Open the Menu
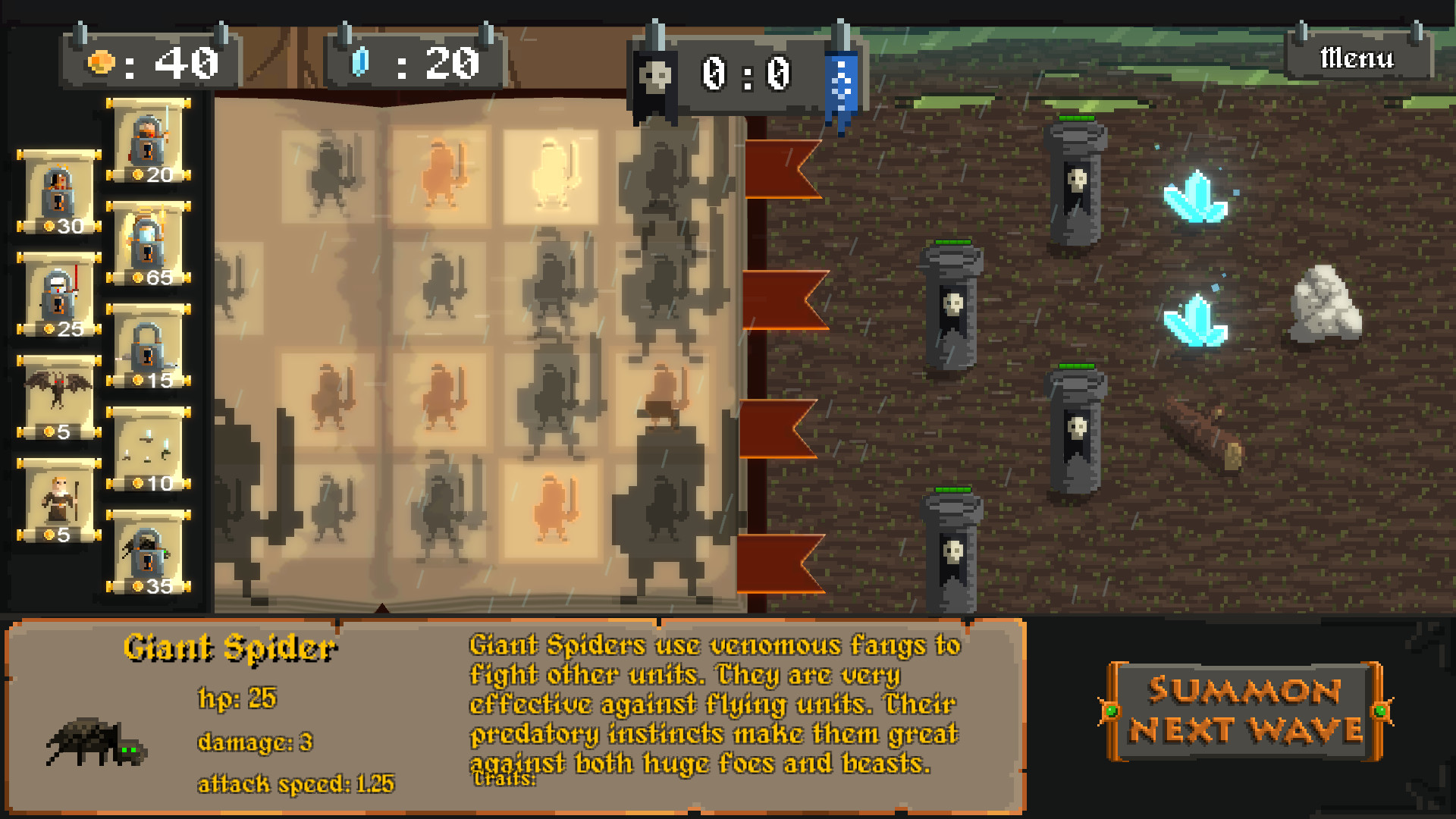This screenshot has height=819, width=1456. coord(1357,56)
